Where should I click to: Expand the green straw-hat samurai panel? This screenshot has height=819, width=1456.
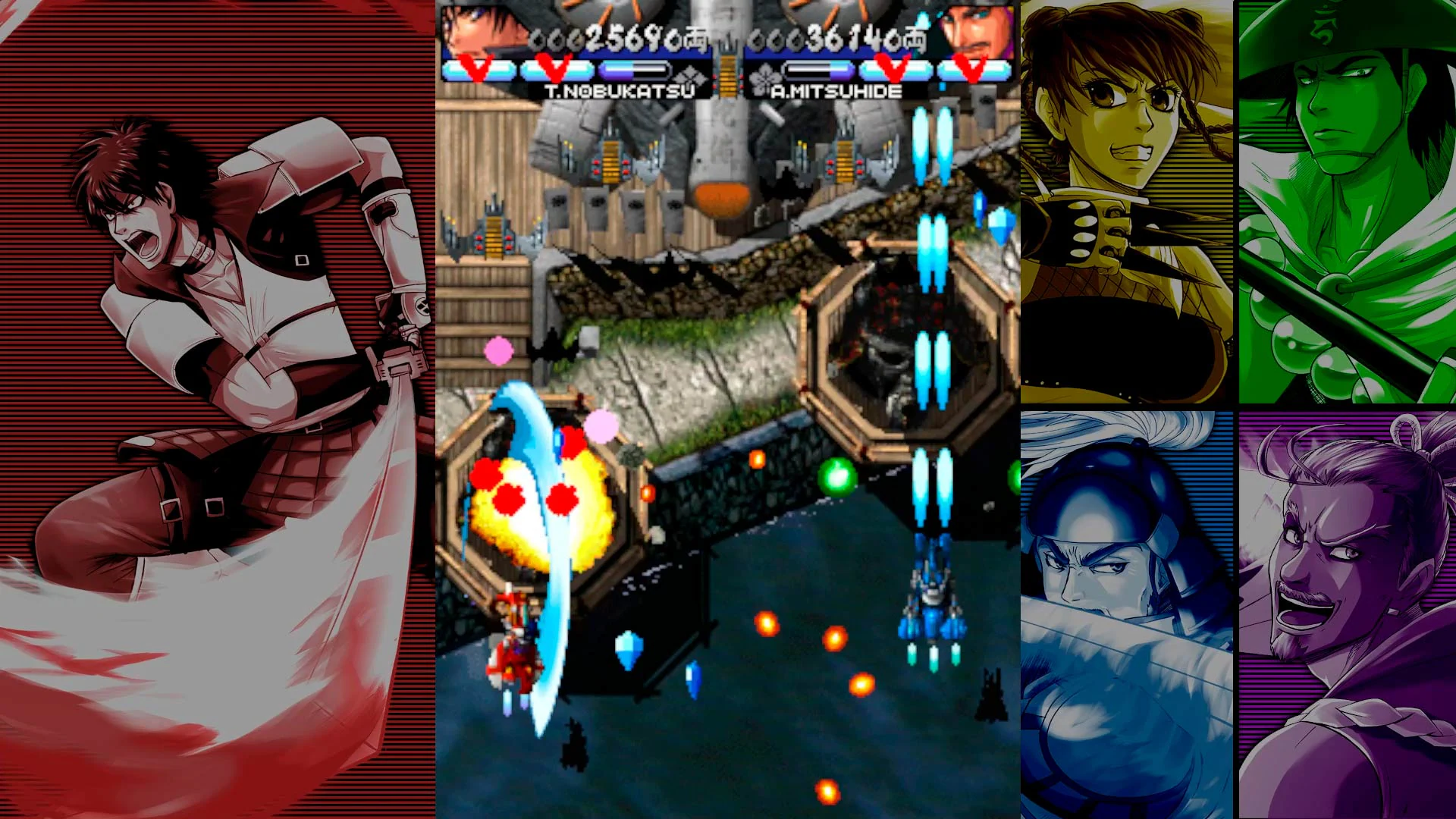[x=1350, y=201]
